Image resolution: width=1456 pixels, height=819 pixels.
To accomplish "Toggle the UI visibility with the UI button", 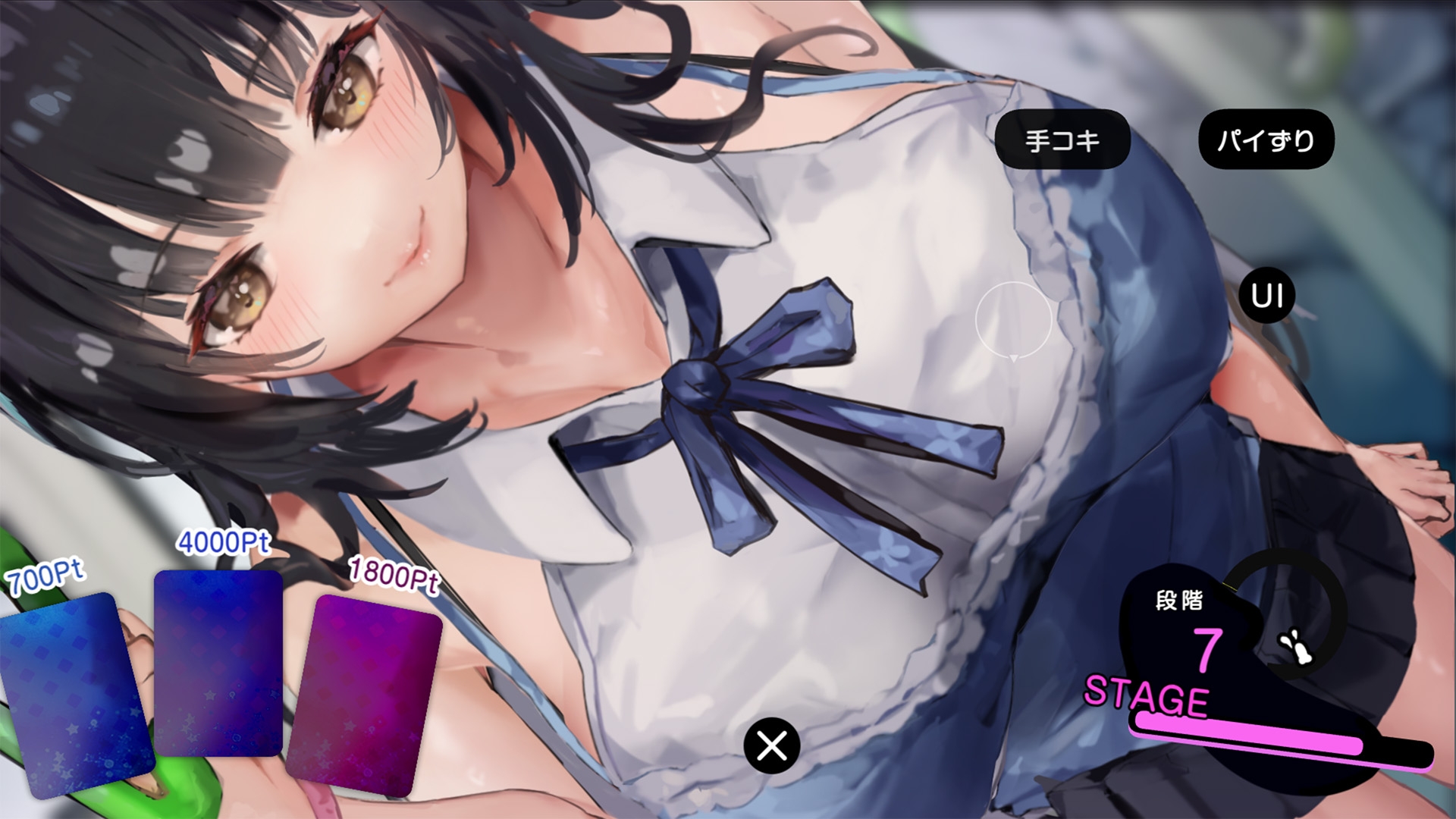I will [1266, 297].
